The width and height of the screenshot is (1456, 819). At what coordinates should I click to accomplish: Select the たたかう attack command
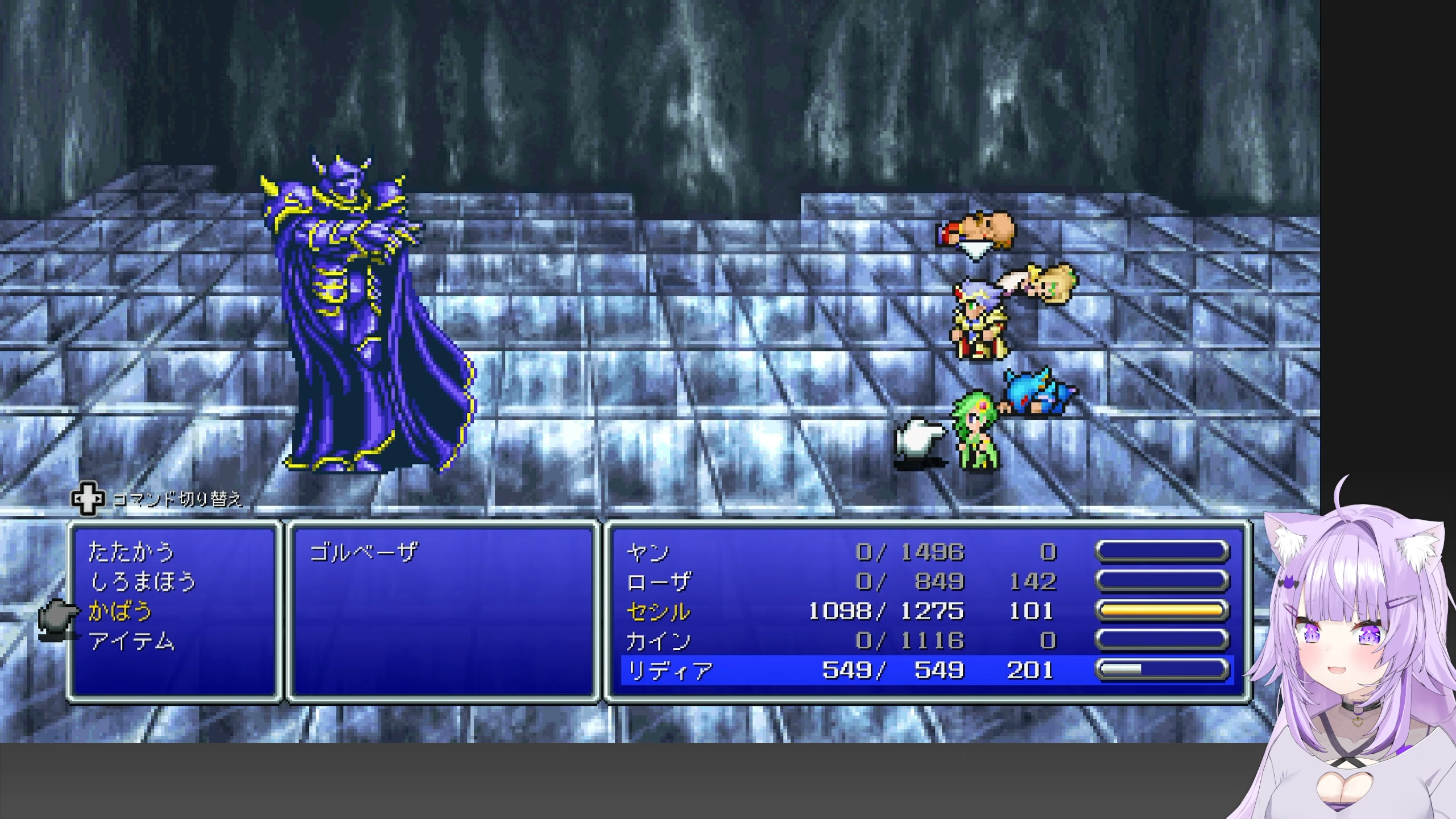click(131, 552)
